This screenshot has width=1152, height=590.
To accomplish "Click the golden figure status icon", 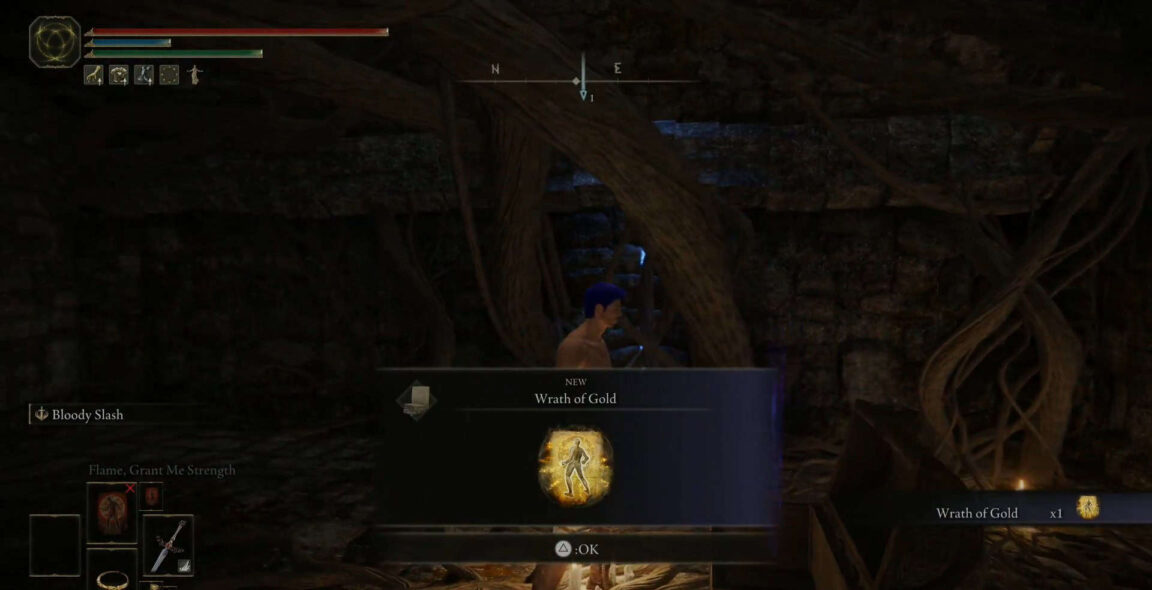I will [194, 75].
